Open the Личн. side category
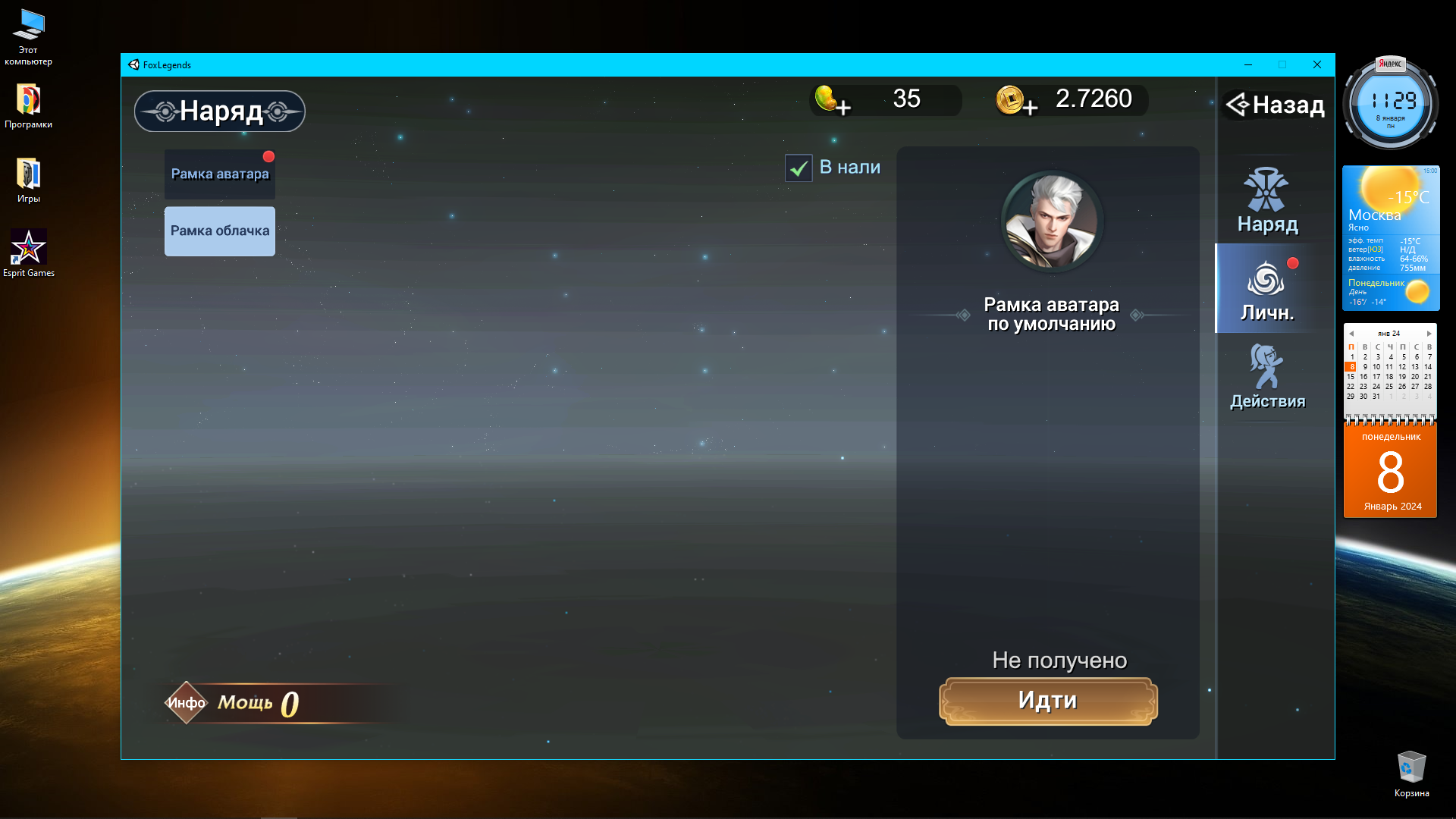 (1266, 290)
